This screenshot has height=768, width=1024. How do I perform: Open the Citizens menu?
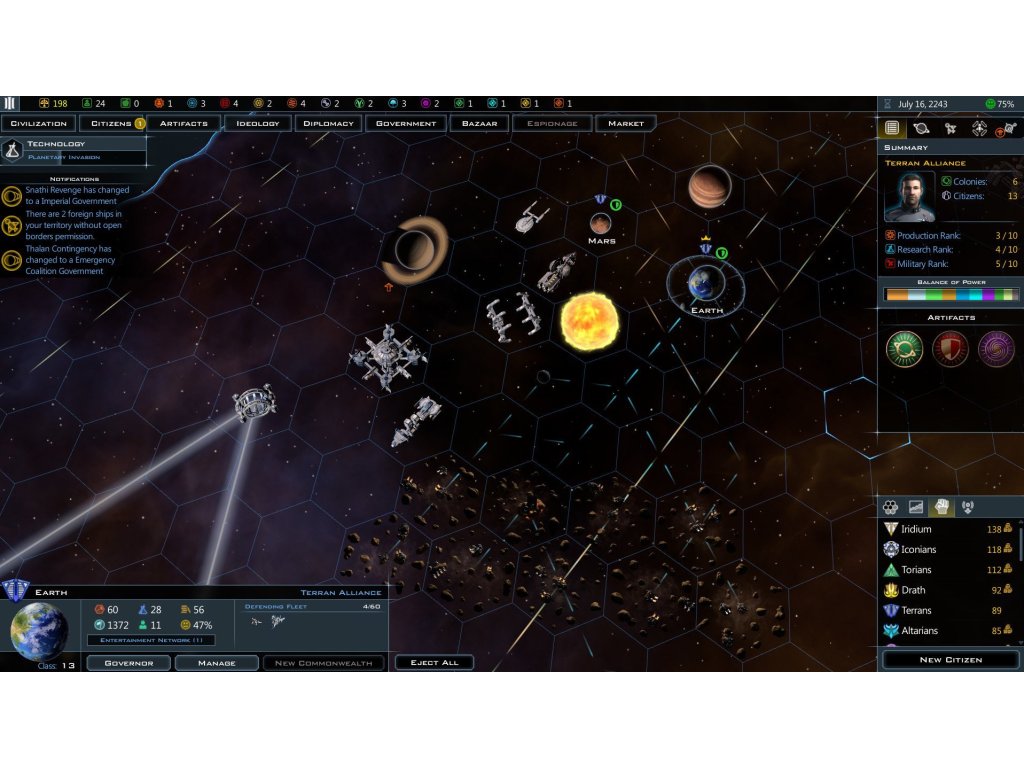(x=113, y=124)
